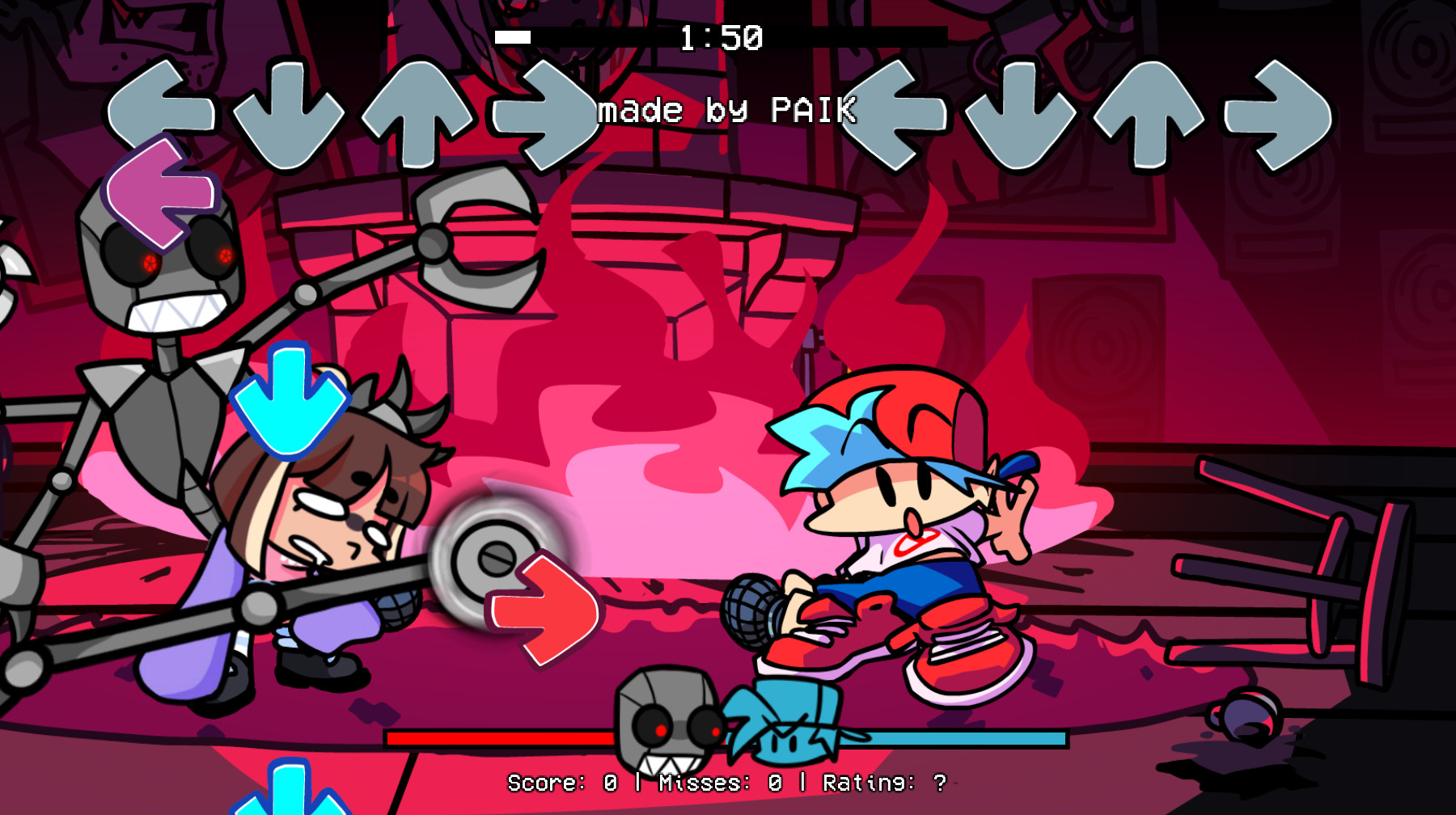Click the 'made by PAIK' credit text
This screenshot has width=1456, height=815.
point(728,111)
